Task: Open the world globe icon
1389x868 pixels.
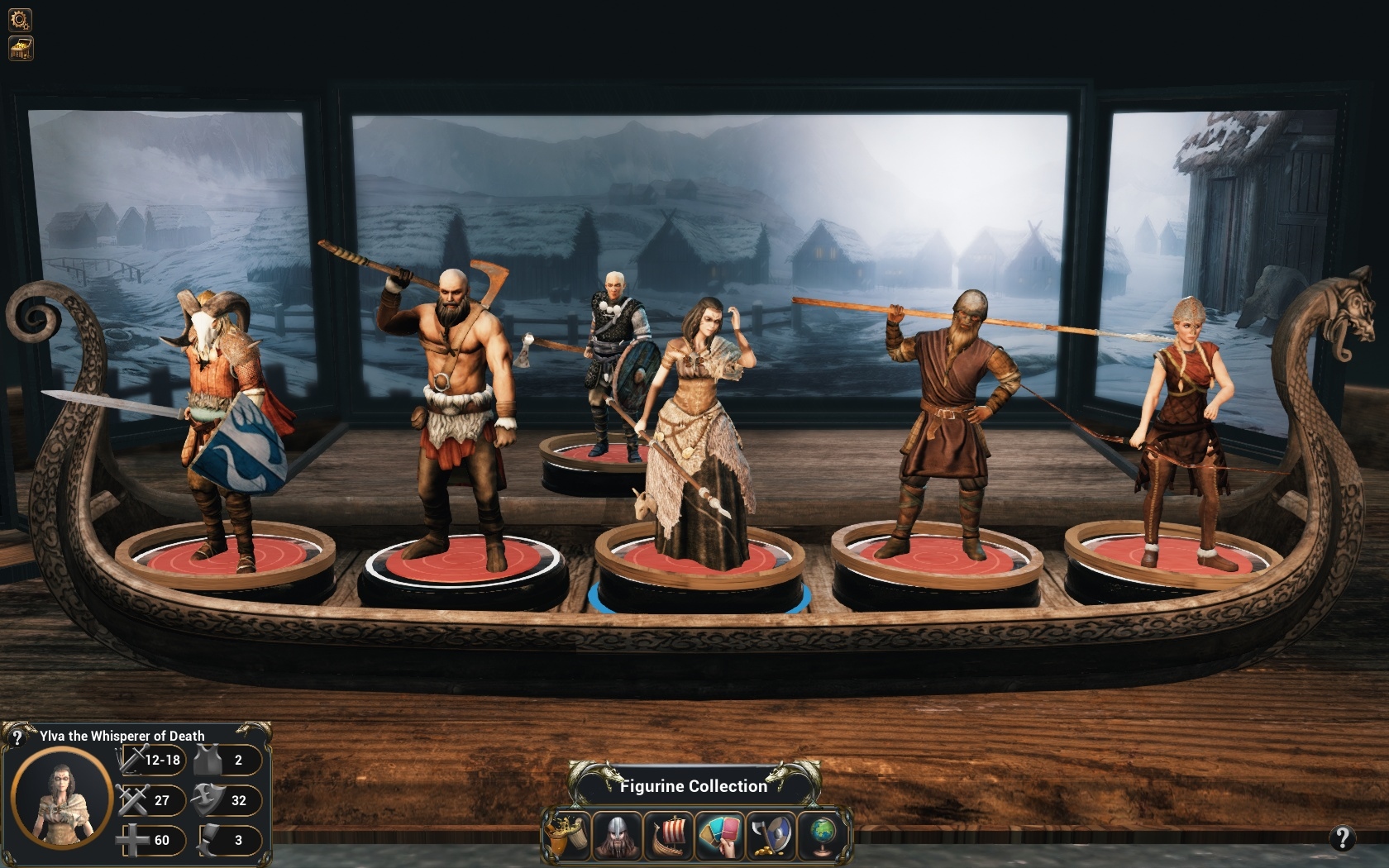Action: tap(822, 835)
